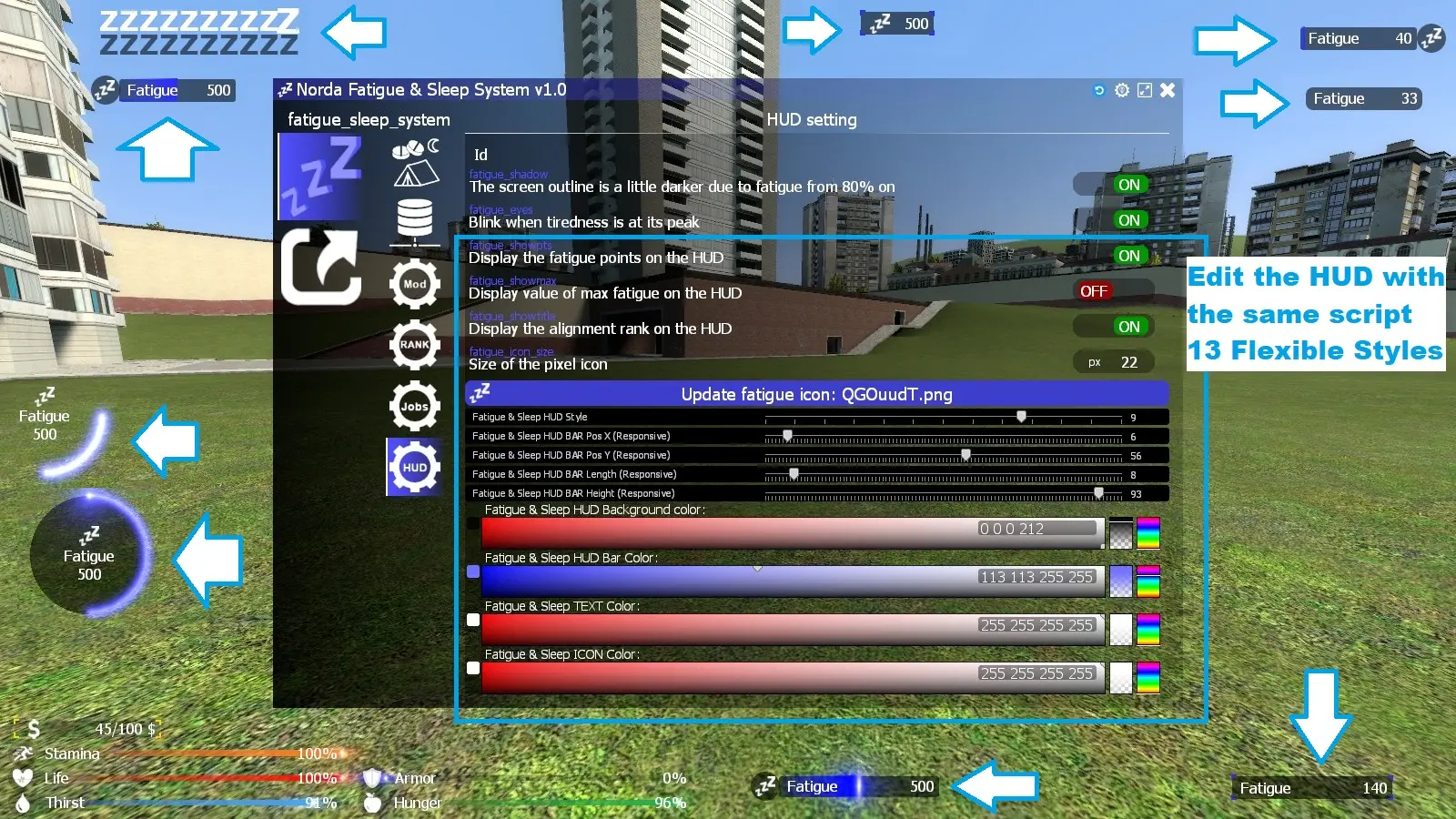Select the fatigue_sleep_system tab
1456x819 pixels.
coord(368,119)
